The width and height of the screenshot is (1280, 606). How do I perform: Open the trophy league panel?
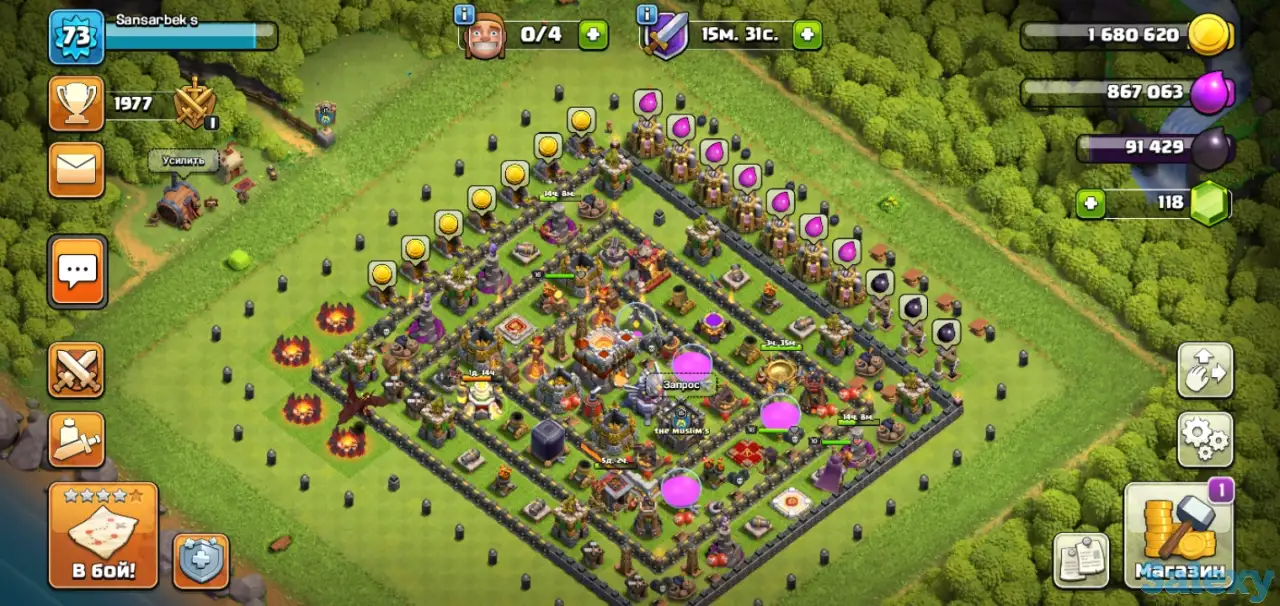(x=77, y=103)
